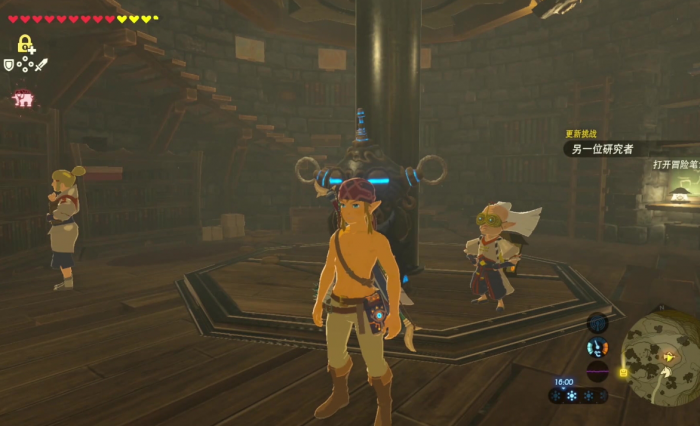The width and height of the screenshot is (700, 426).
Task: Open the 另一位研究者 quest notification
Action: tap(599, 149)
